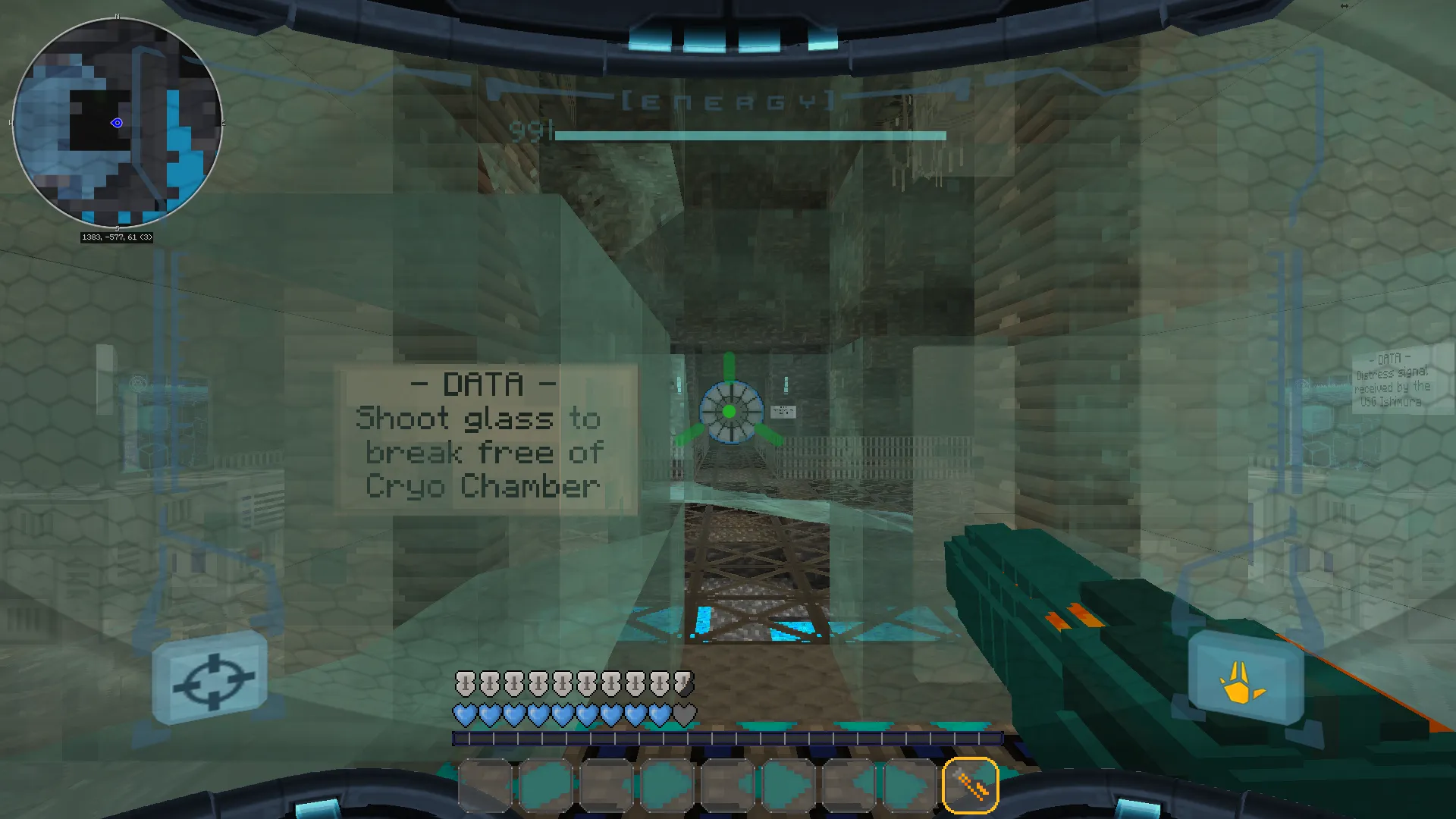Click the green lock-on reticle at screen center
Screen dimensions: 1456x819
[x=730, y=412]
